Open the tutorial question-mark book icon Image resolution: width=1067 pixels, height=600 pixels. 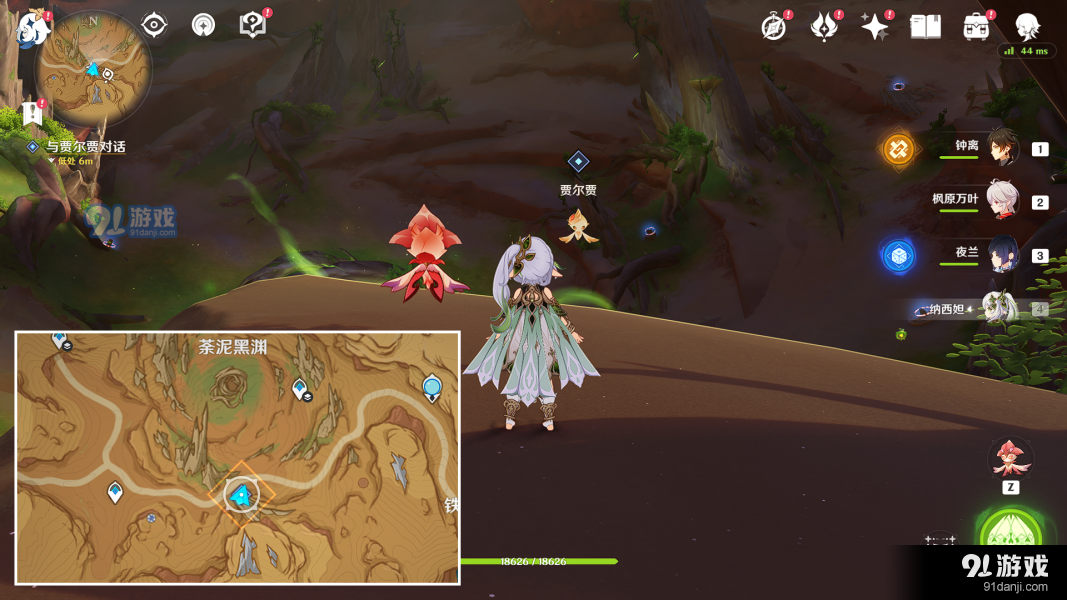tap(253, 25)
